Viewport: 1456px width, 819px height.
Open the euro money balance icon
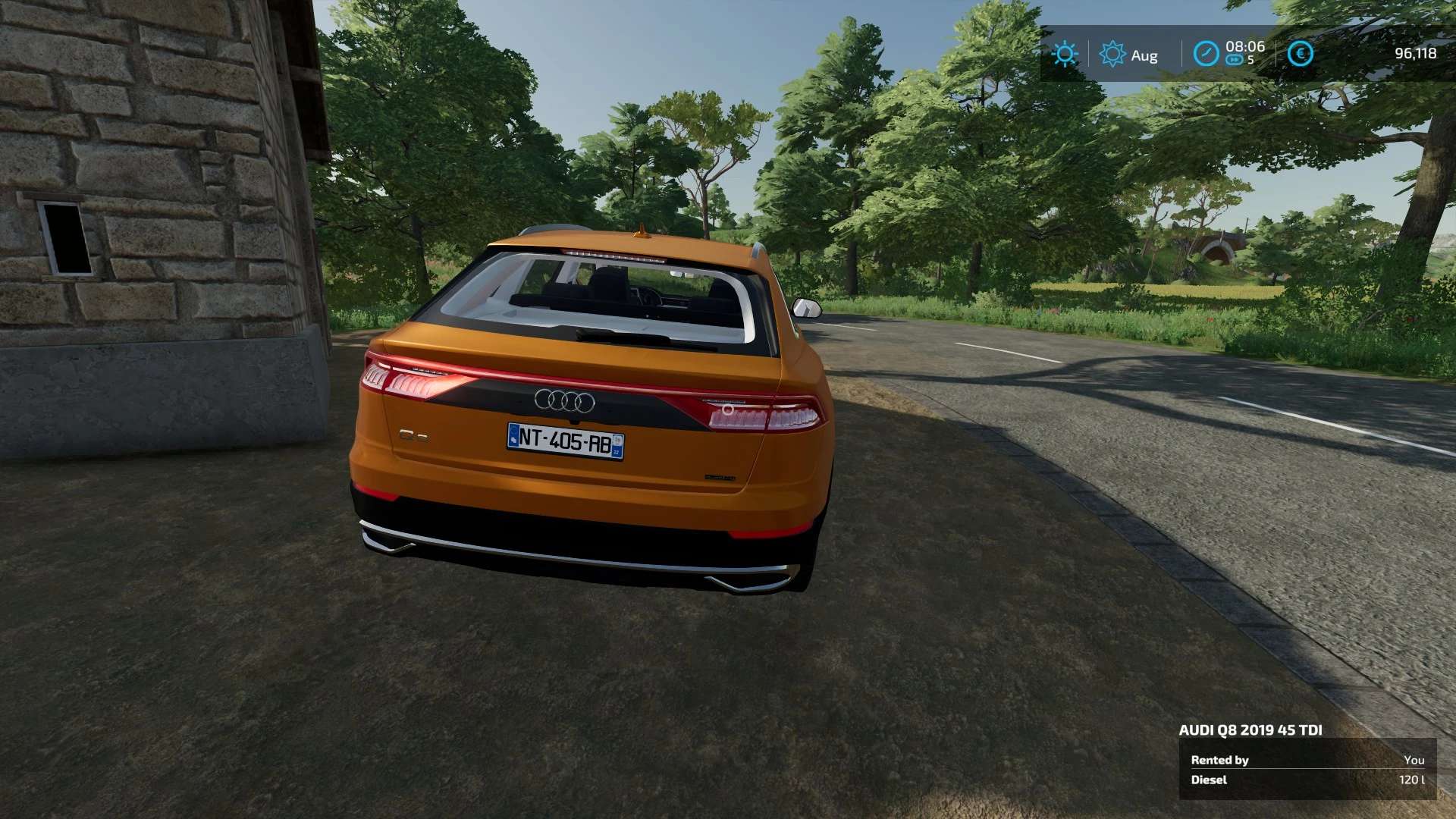1300,54
